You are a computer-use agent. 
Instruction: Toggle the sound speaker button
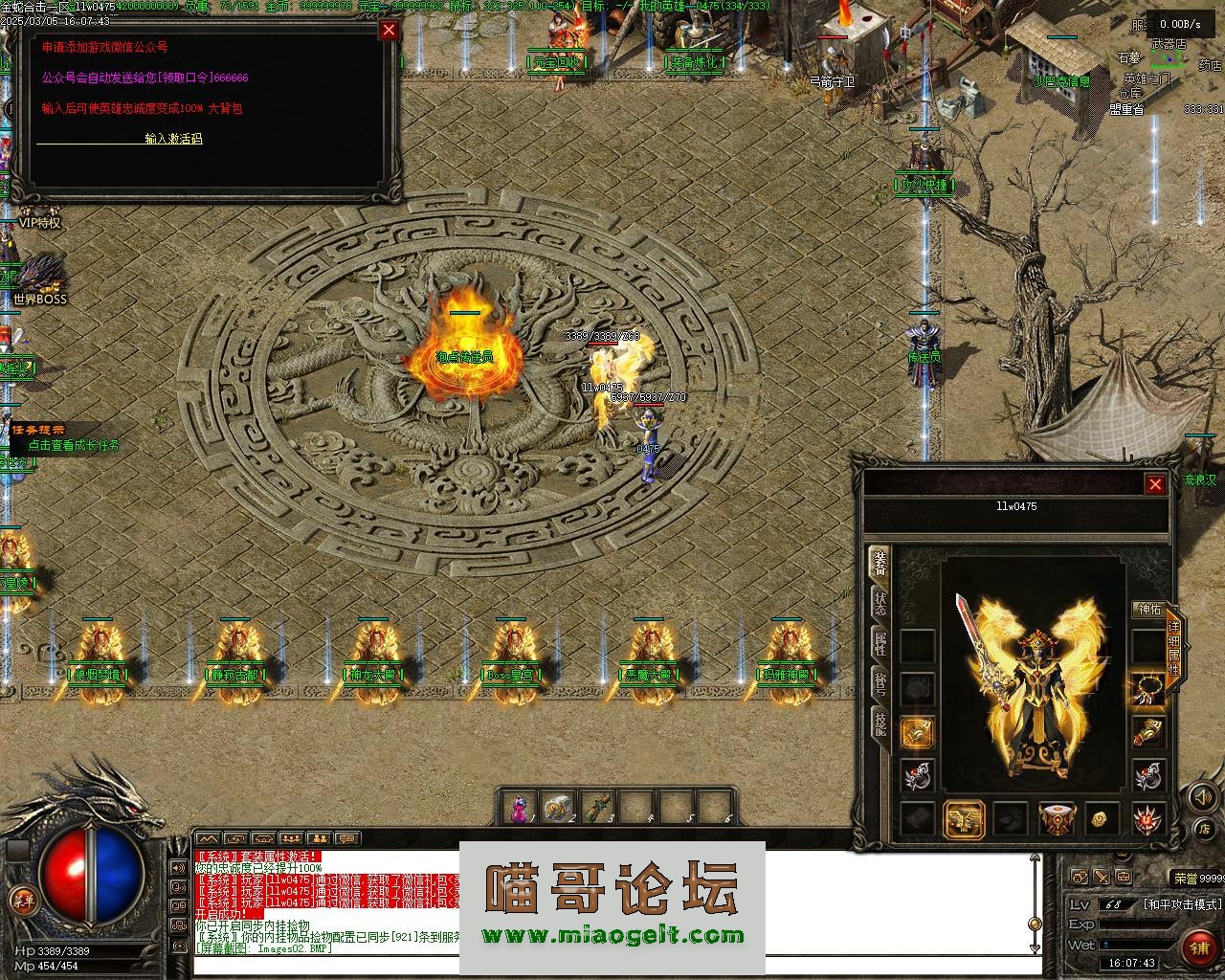point(1201,795)
